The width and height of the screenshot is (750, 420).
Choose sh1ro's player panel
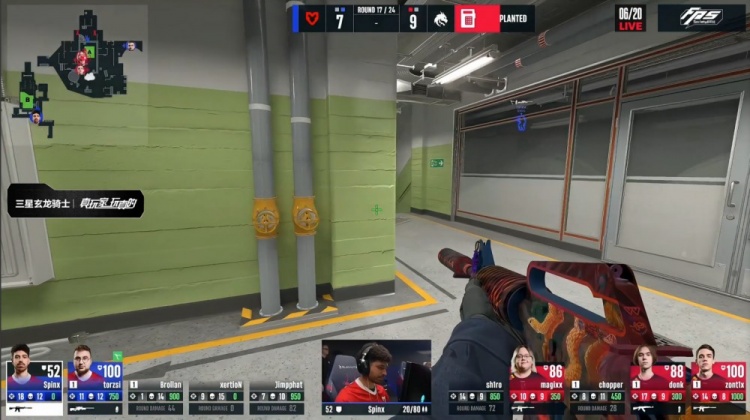(x=476, y=396)
